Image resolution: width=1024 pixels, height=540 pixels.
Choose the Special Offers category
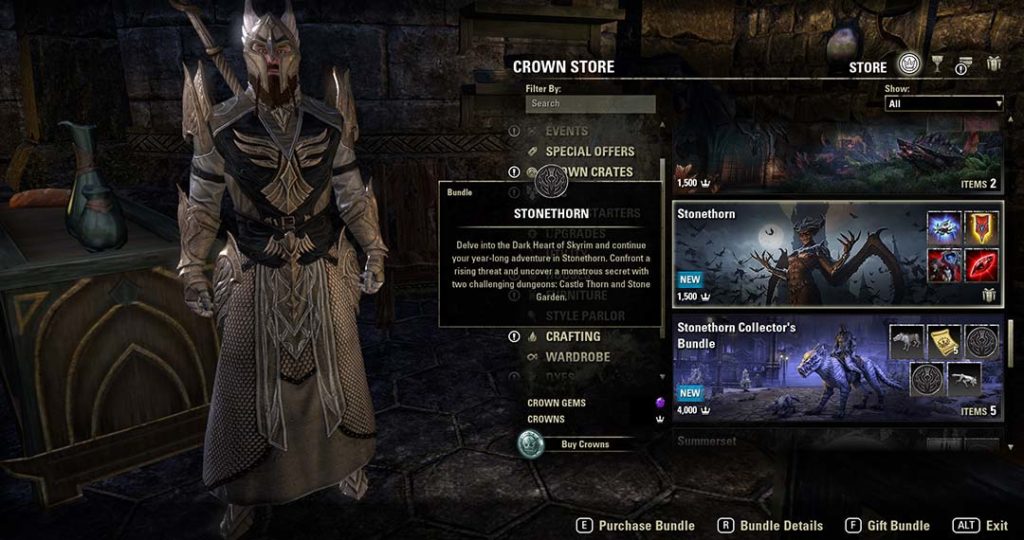tap(589, 151)
